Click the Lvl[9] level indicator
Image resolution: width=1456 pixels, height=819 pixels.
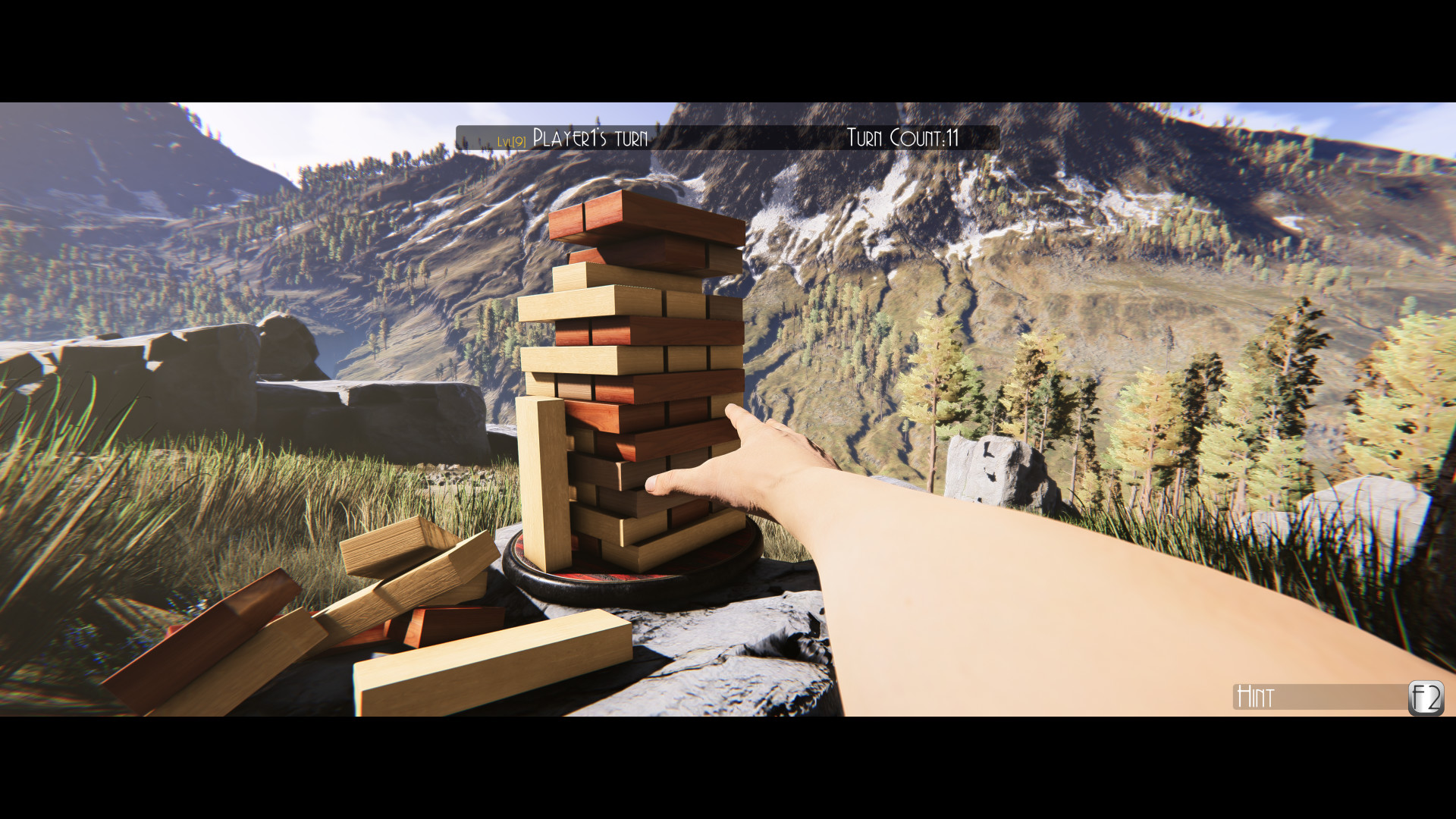coord(512,140)
